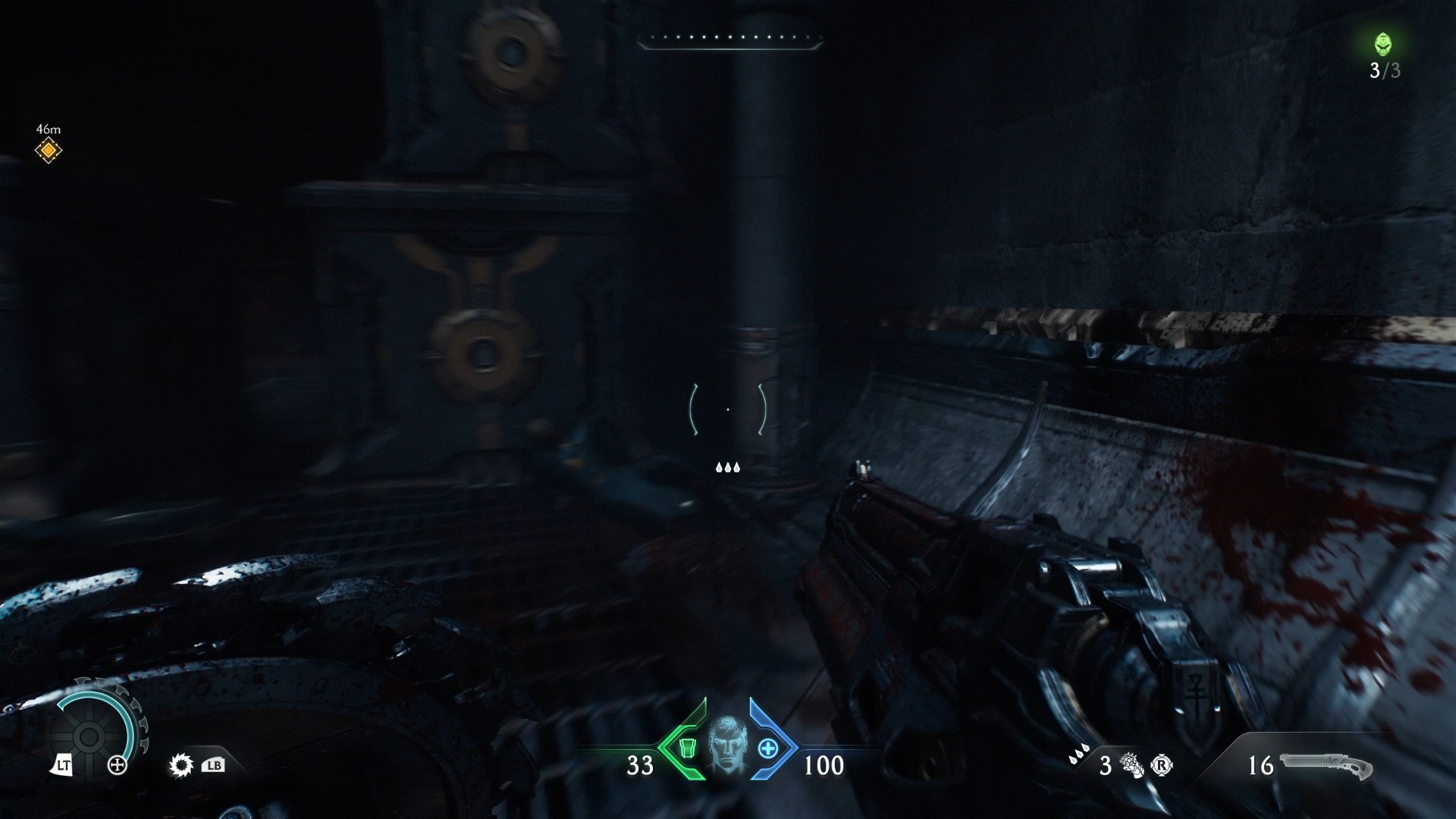The height and width of the screenshot is (819, 1456).
Task: Click the yellow 46m objective waypoint marker
Action: click(49, 149)
